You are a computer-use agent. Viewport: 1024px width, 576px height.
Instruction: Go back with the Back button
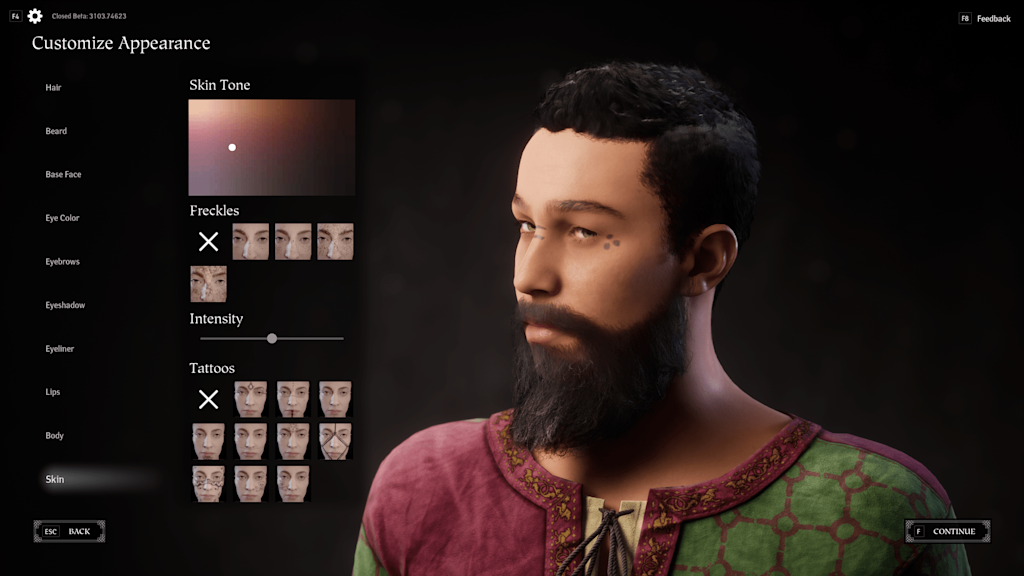69,531
